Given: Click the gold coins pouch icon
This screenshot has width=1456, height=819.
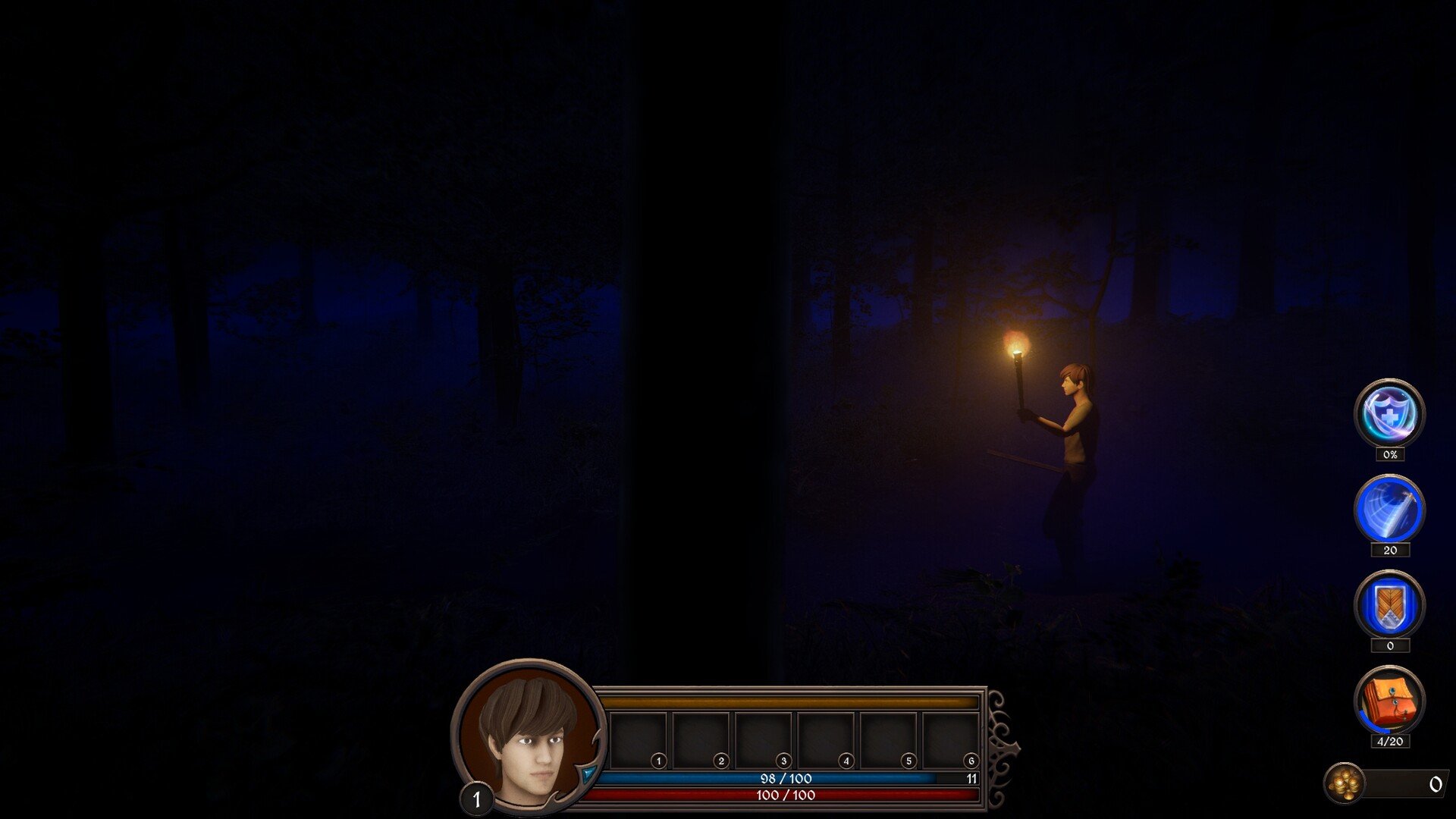Looking at the screenshot, I should click(1345, 783).
